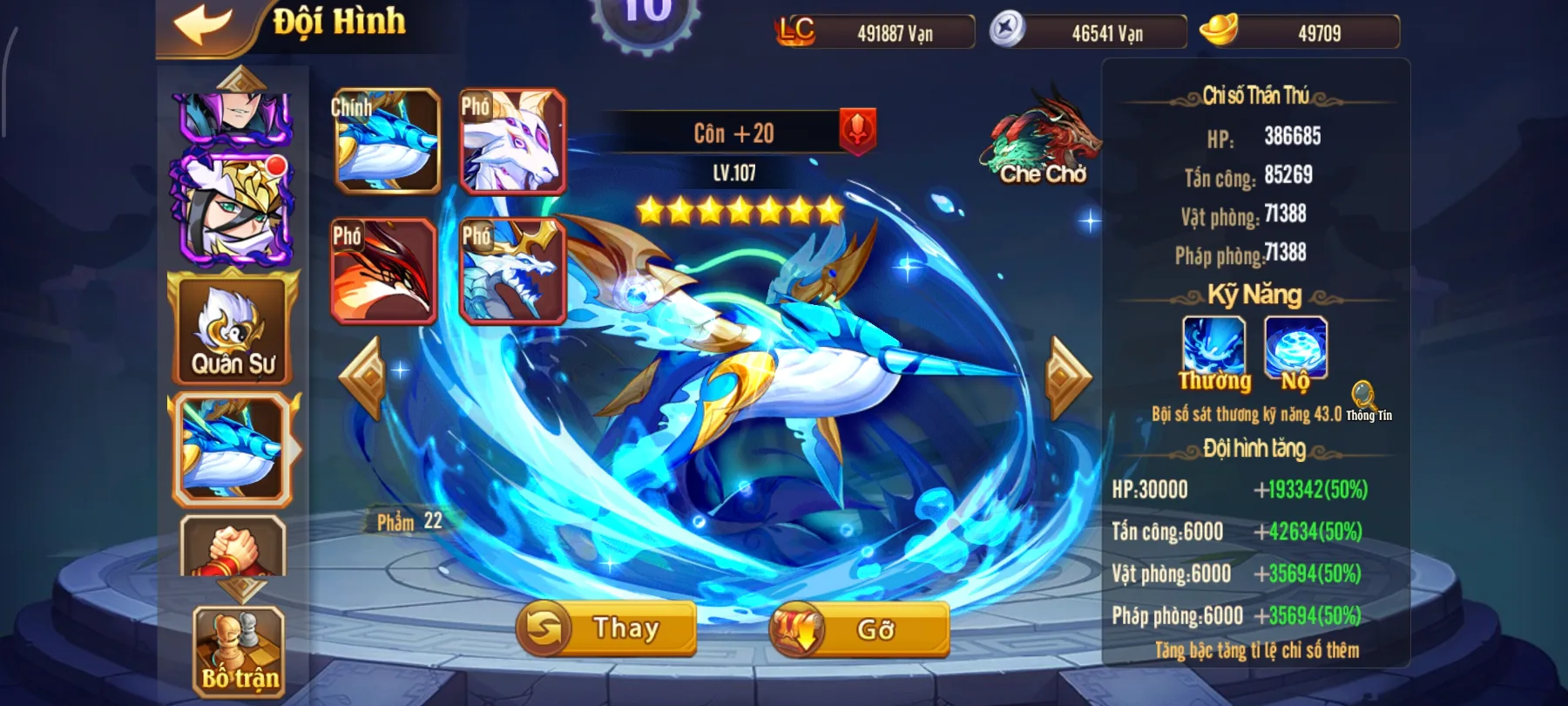Select the Phó slot with red phoenix
1568x706 pixels.
pyautogui.click(x=384, y=270)
